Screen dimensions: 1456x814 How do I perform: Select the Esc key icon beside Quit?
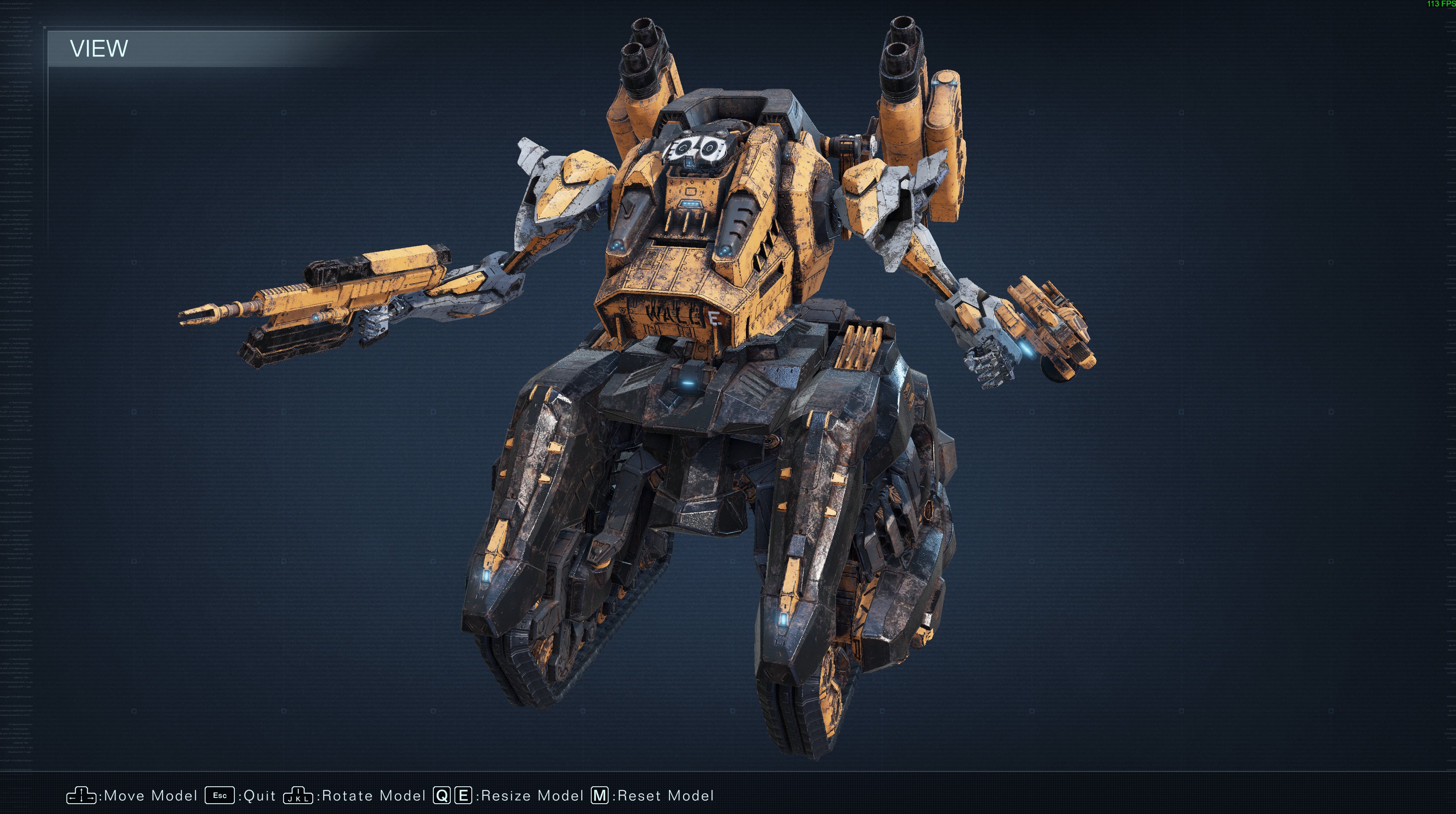pyautogui.click(x=219, y=795)
